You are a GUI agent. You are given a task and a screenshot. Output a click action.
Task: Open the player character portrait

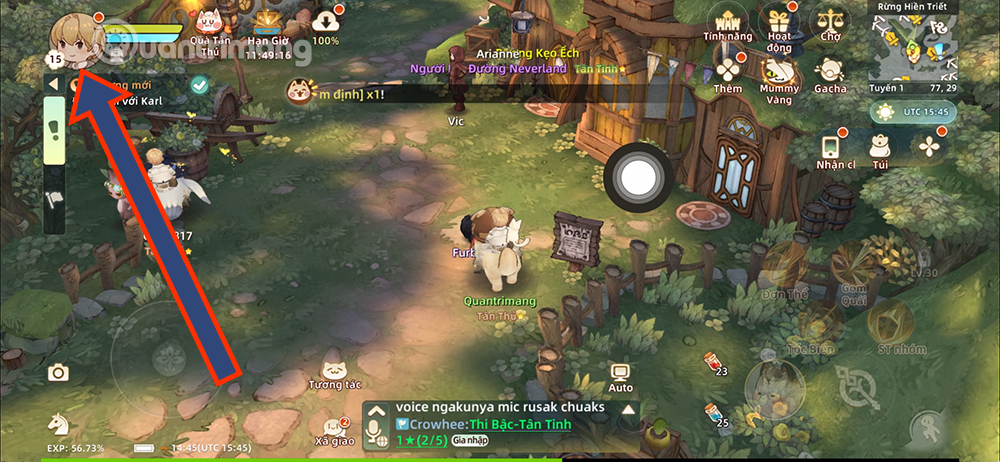[x=72, y=35]
